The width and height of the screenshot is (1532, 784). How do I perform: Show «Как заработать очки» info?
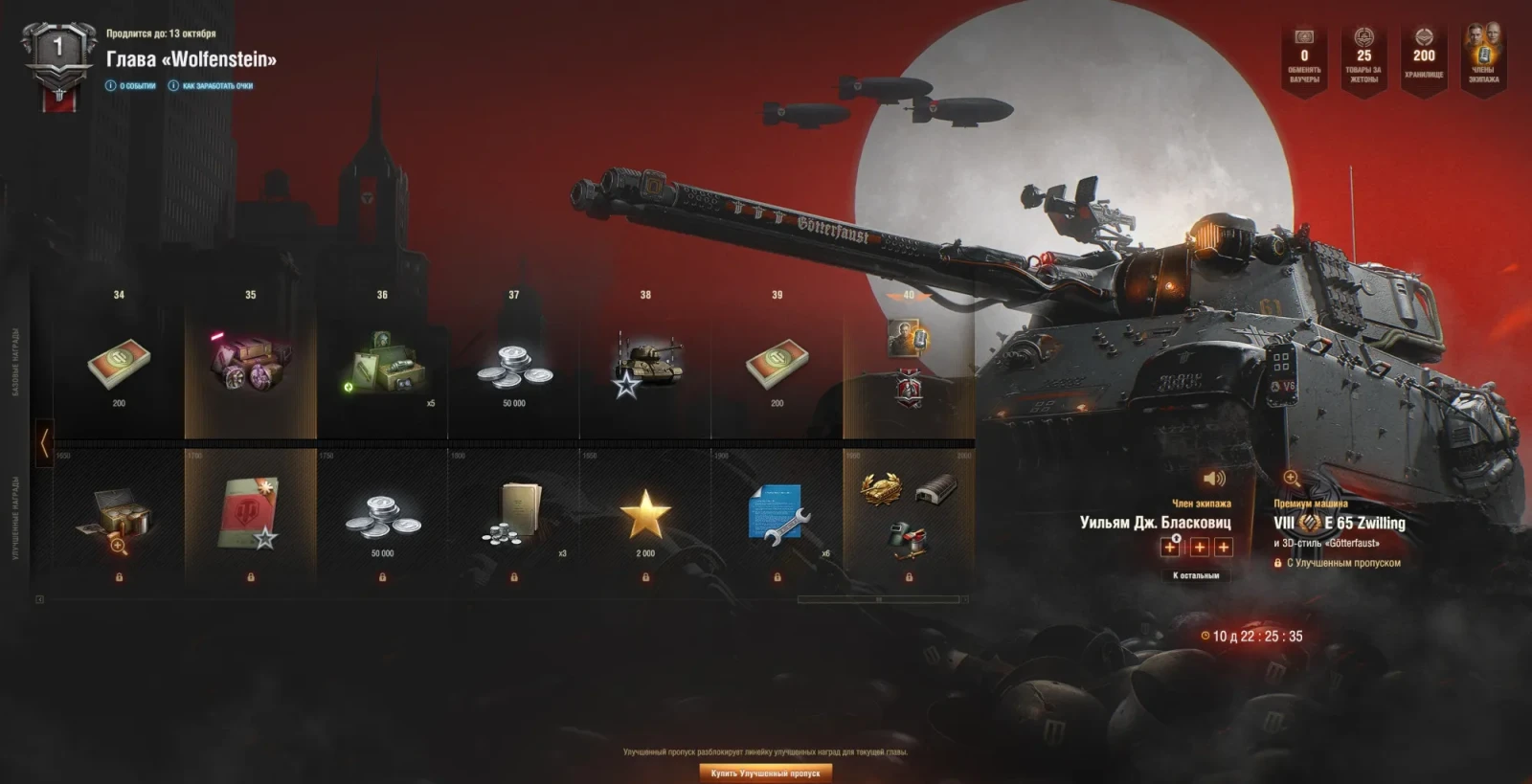tap(212, 86)
